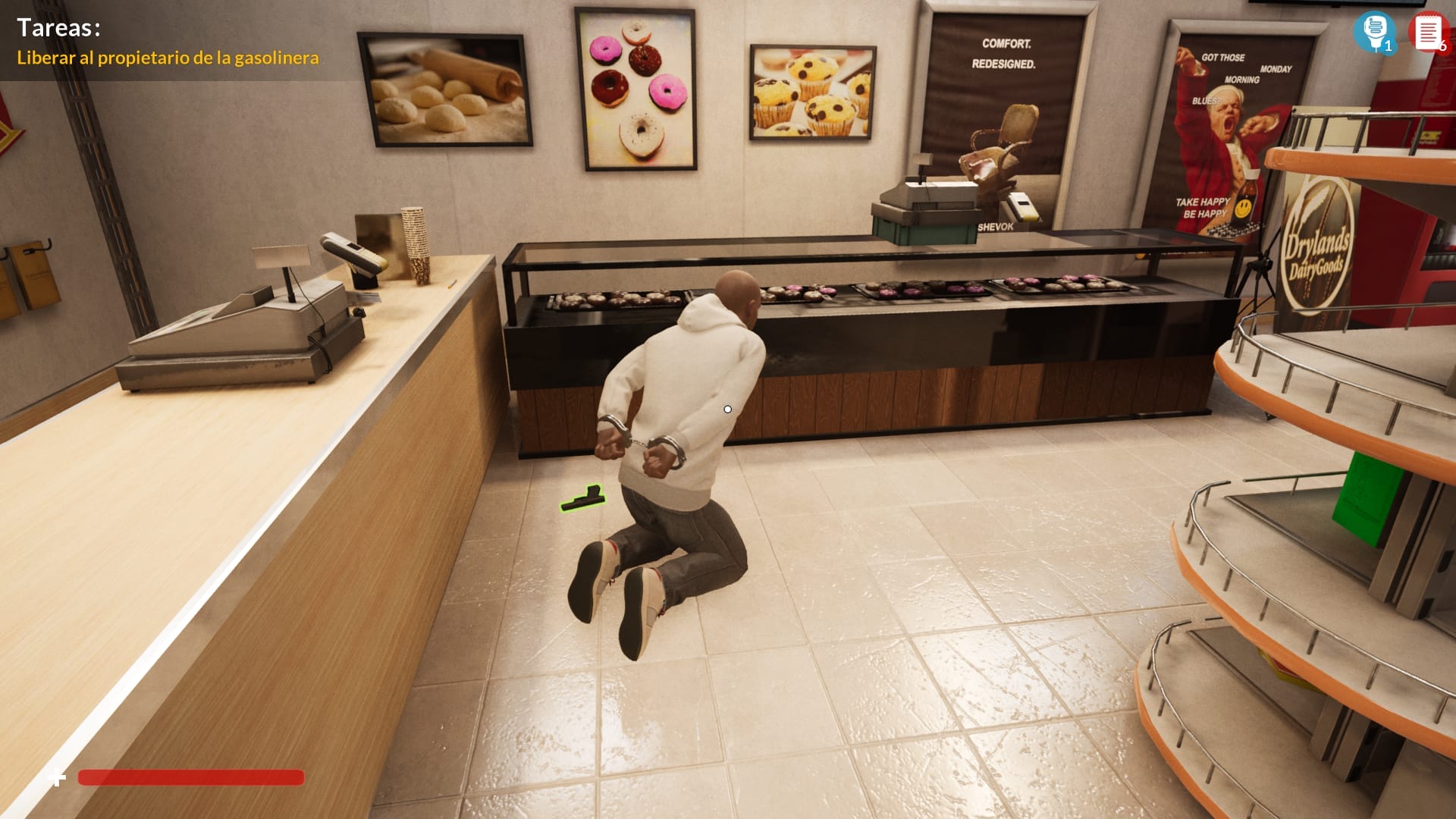This screenshot has width=1456, height=819.
Task: Open the red notepad icon
Action: 1427,32
